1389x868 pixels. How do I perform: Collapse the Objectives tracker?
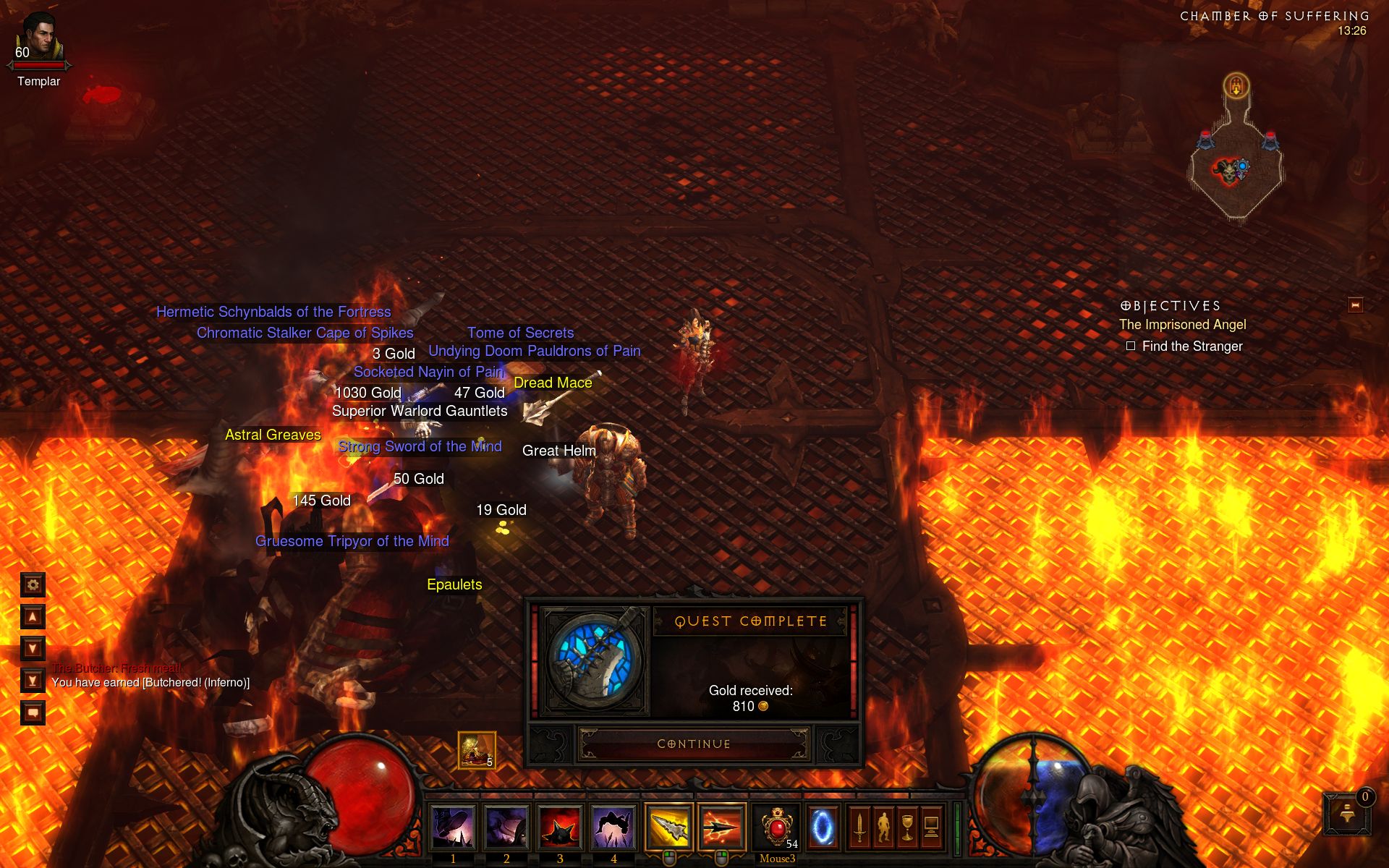click(x=1355, y=305)
